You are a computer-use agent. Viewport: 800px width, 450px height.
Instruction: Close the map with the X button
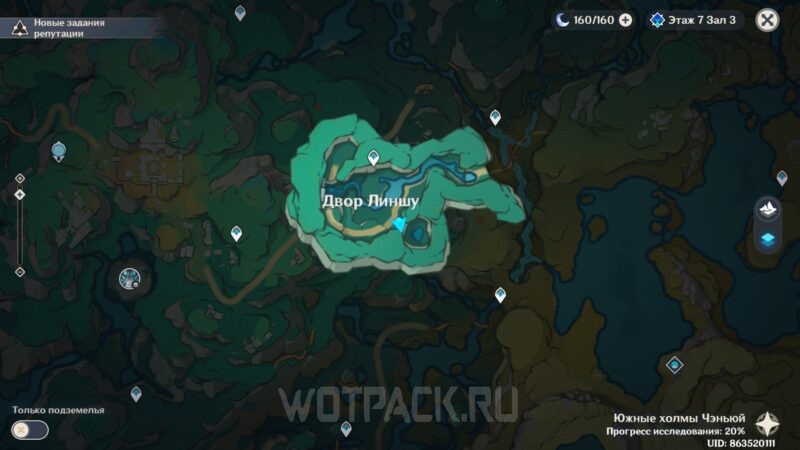click(767, 19)
